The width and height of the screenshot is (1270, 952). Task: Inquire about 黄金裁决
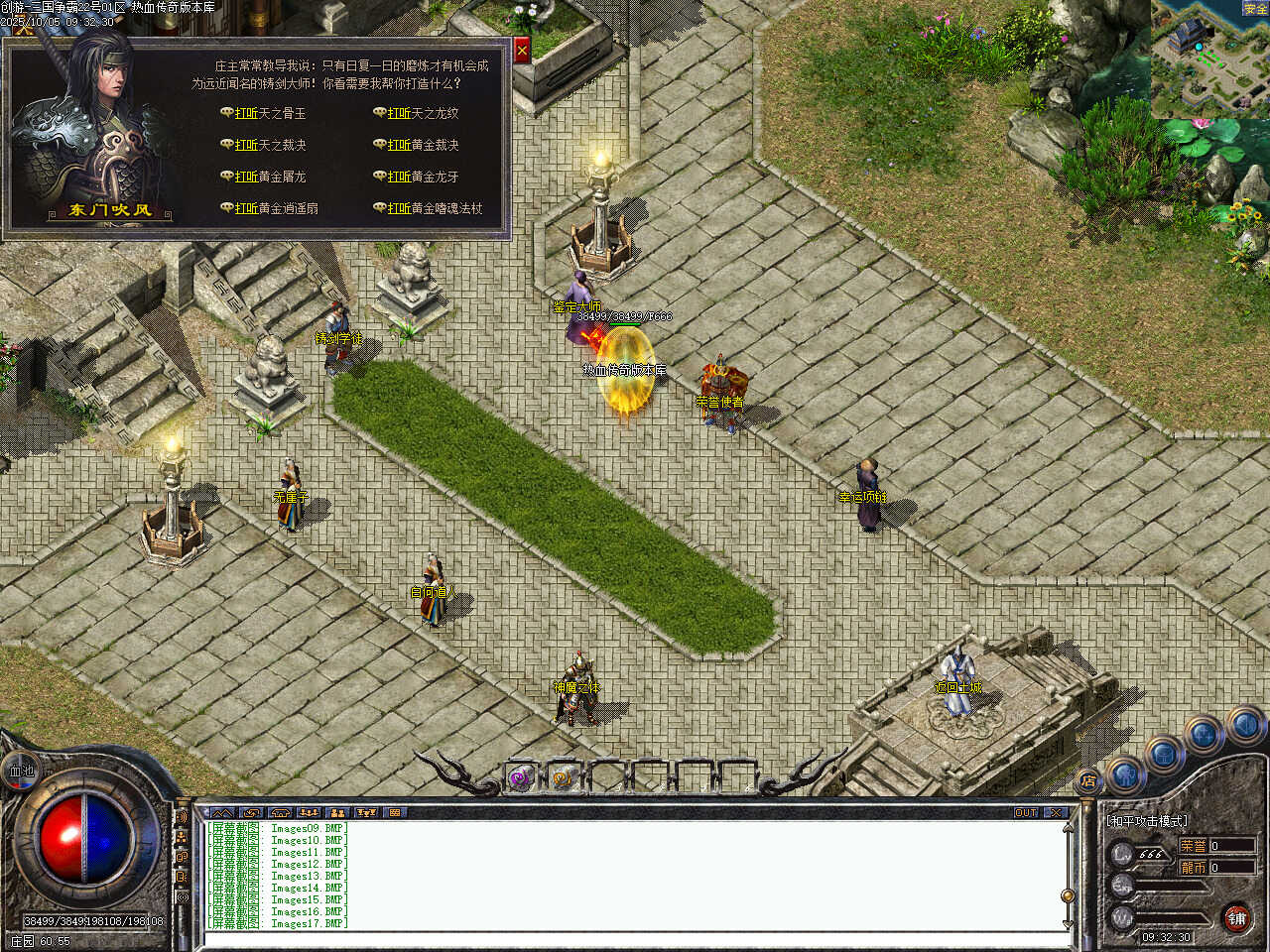pyautogui.click(x=422, y=145)
